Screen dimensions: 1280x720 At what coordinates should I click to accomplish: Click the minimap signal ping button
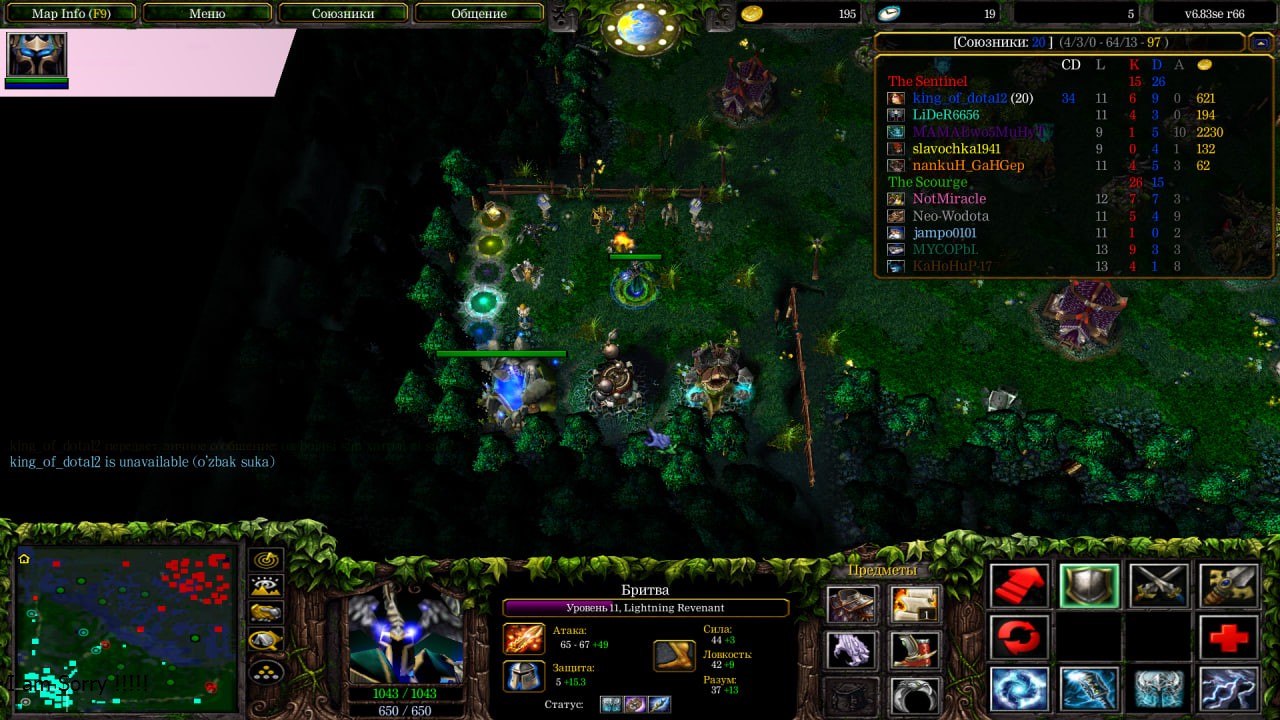click(x=266, y=560)
